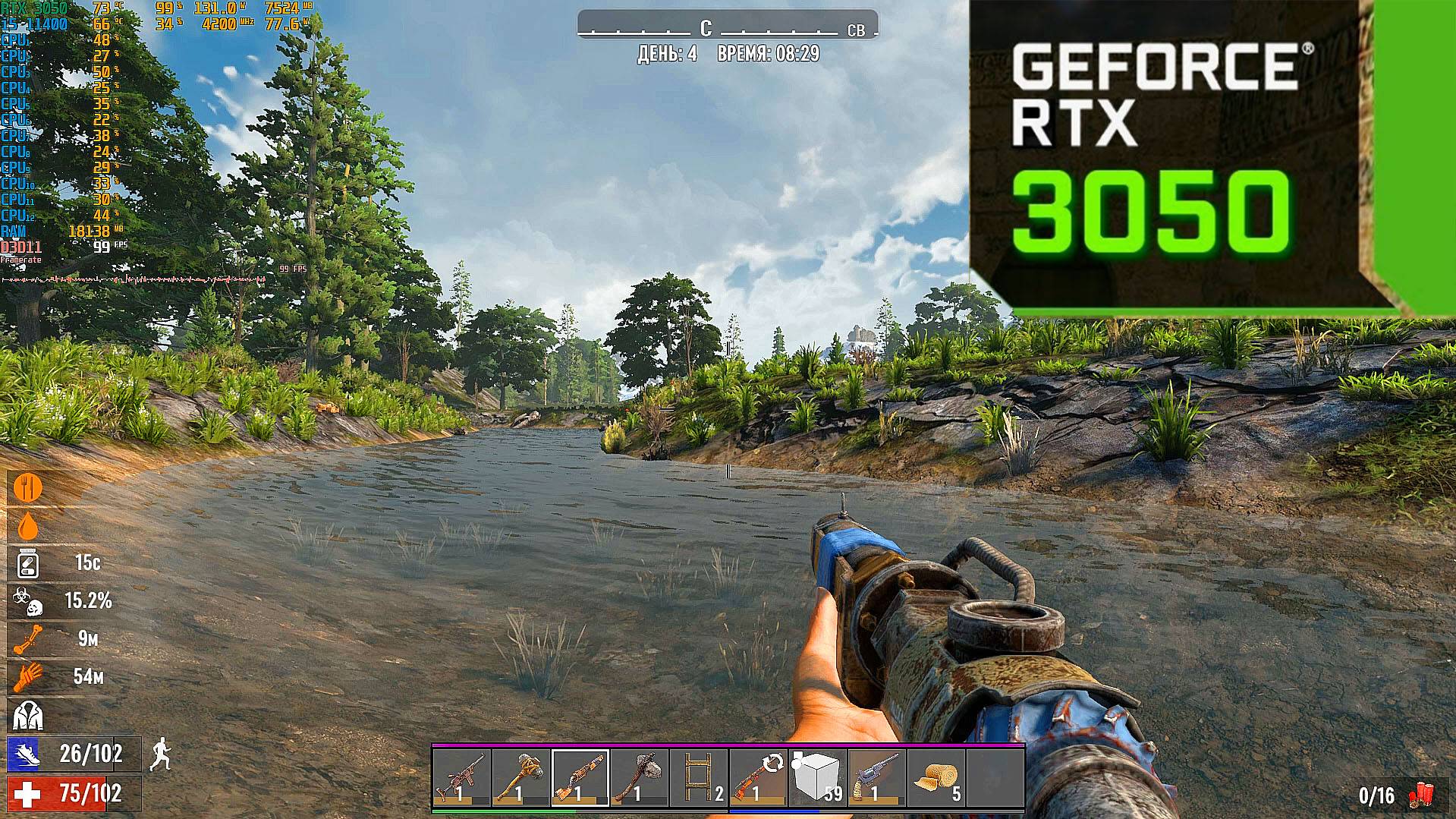View the injured orange hand debuff icon
The height and width of the screenshot is (819, 1456).
point(28,676)
